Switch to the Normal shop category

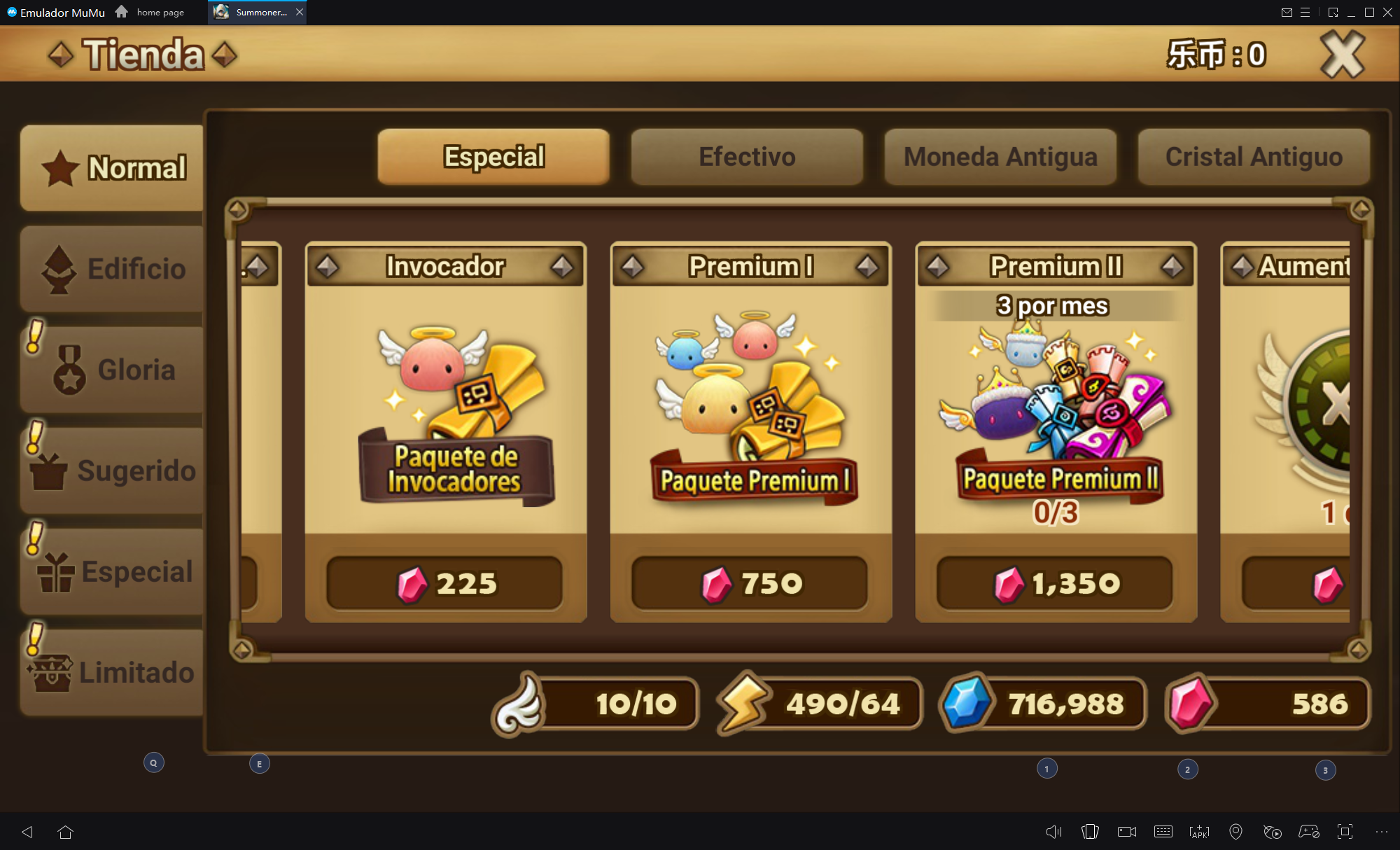point(112,168)
